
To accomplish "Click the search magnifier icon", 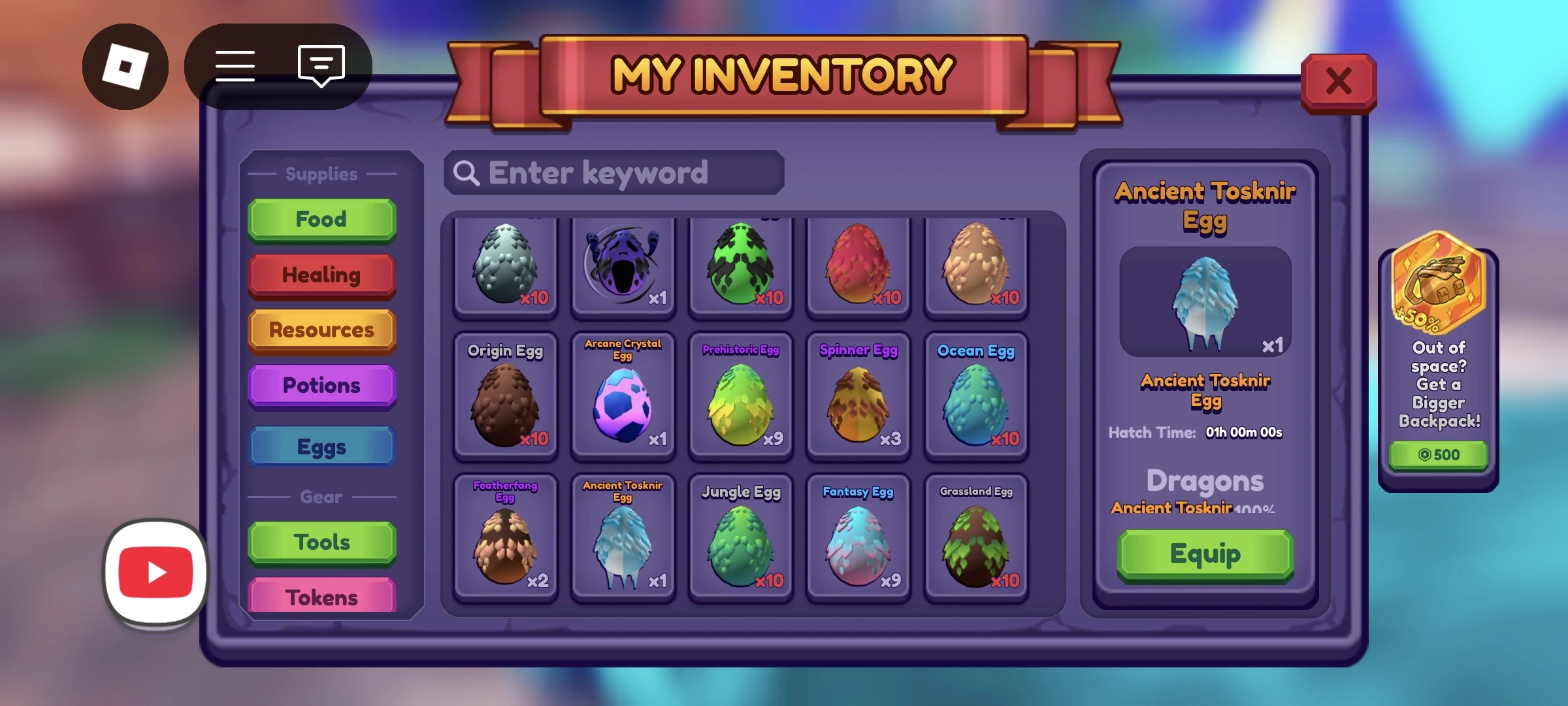I will tap(466, 173).
